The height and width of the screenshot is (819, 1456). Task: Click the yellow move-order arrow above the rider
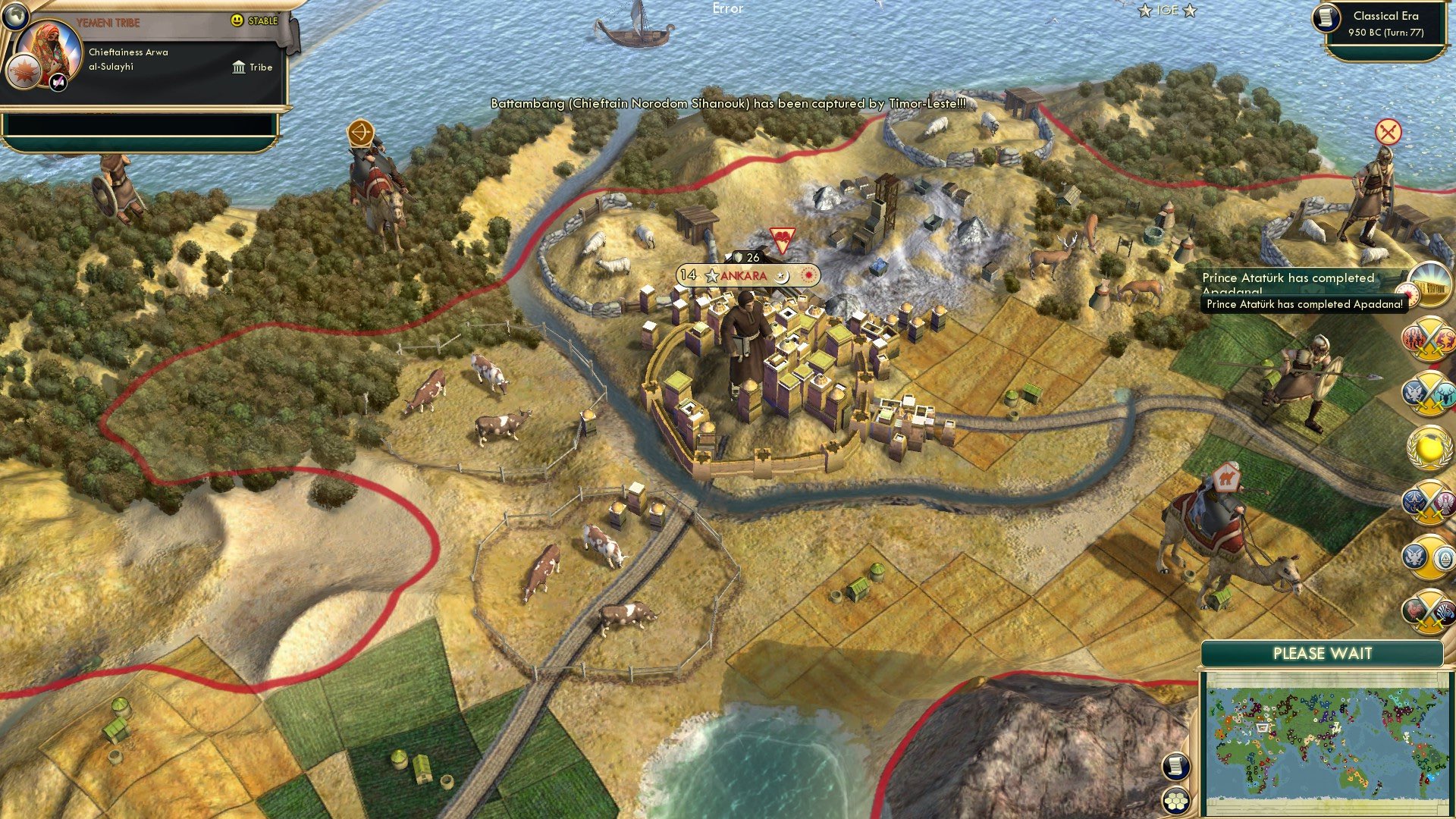tap(362, 133)
